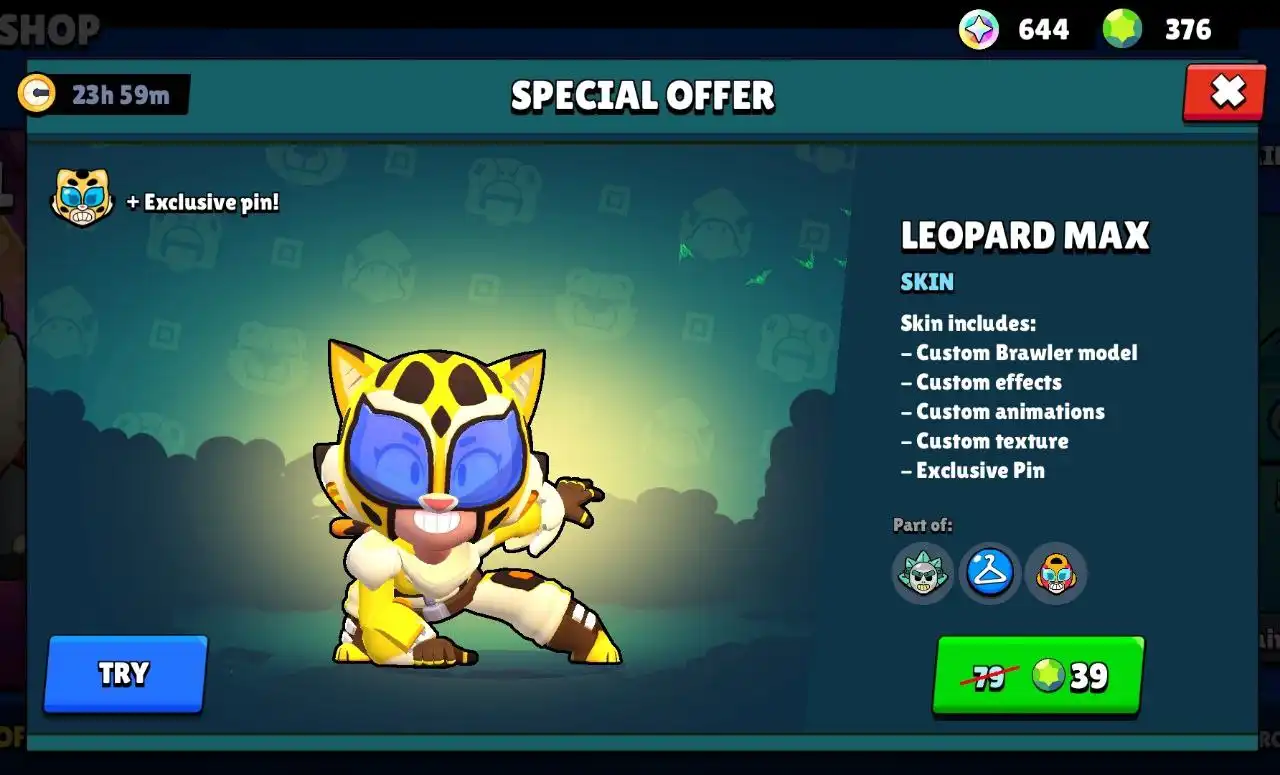Close the Special Offer window
The height and width of the screenshot is (775, 1280).
1226,92
